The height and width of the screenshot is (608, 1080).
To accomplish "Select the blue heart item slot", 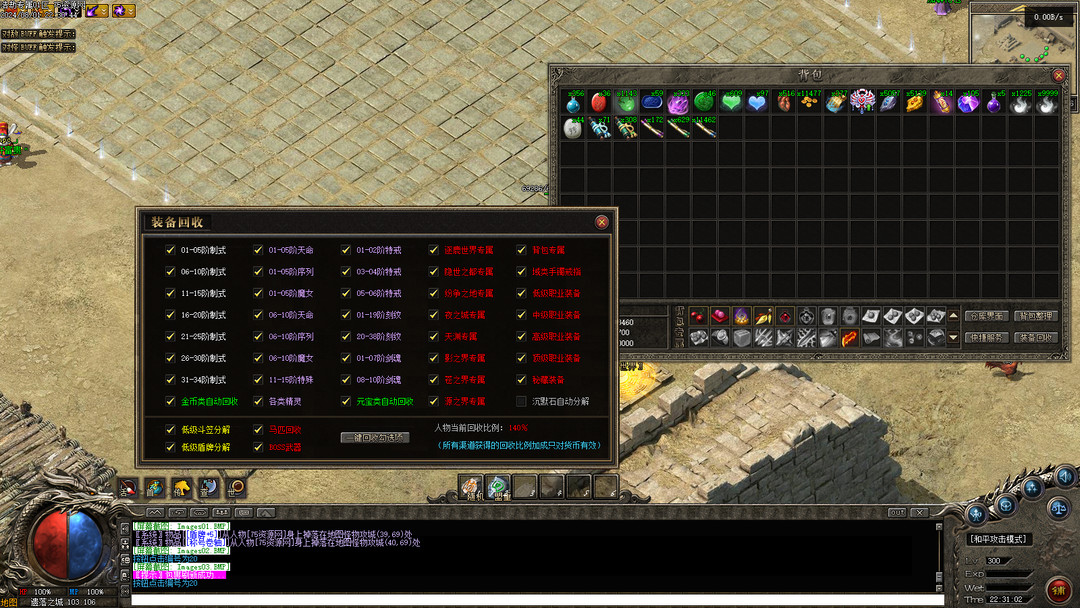I will pos(757,102).
